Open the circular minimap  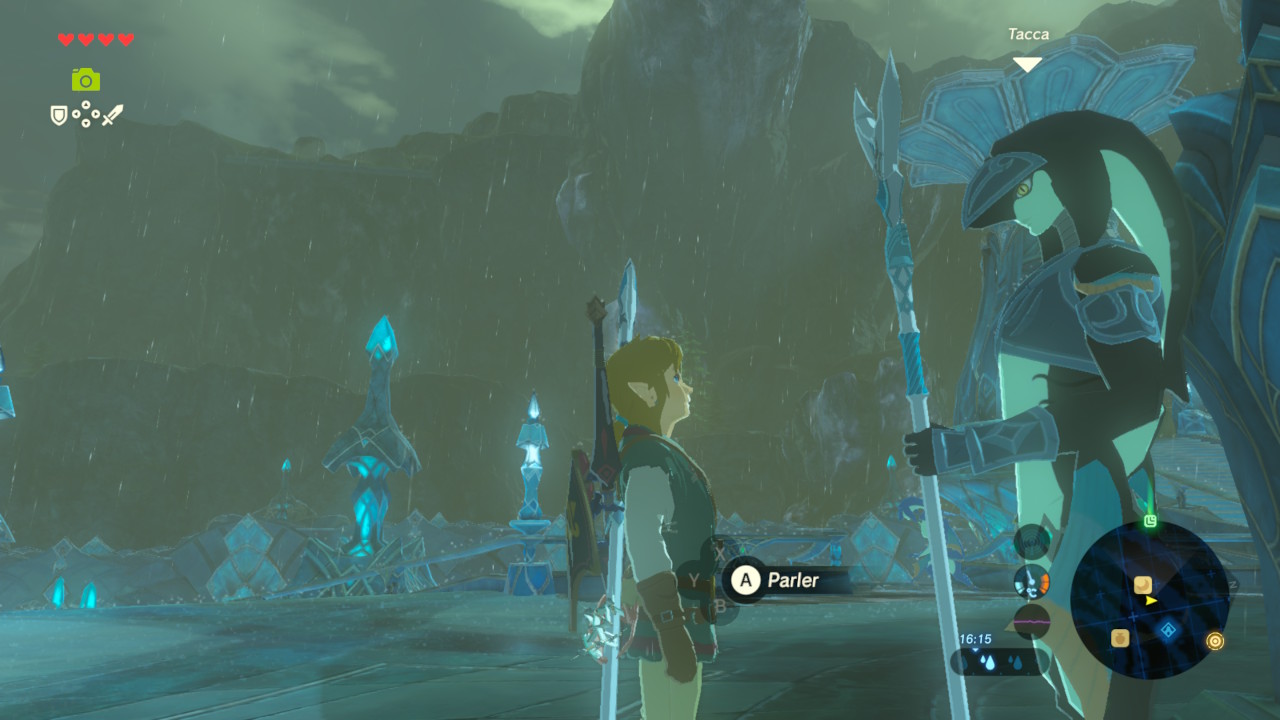[1149, 600]
